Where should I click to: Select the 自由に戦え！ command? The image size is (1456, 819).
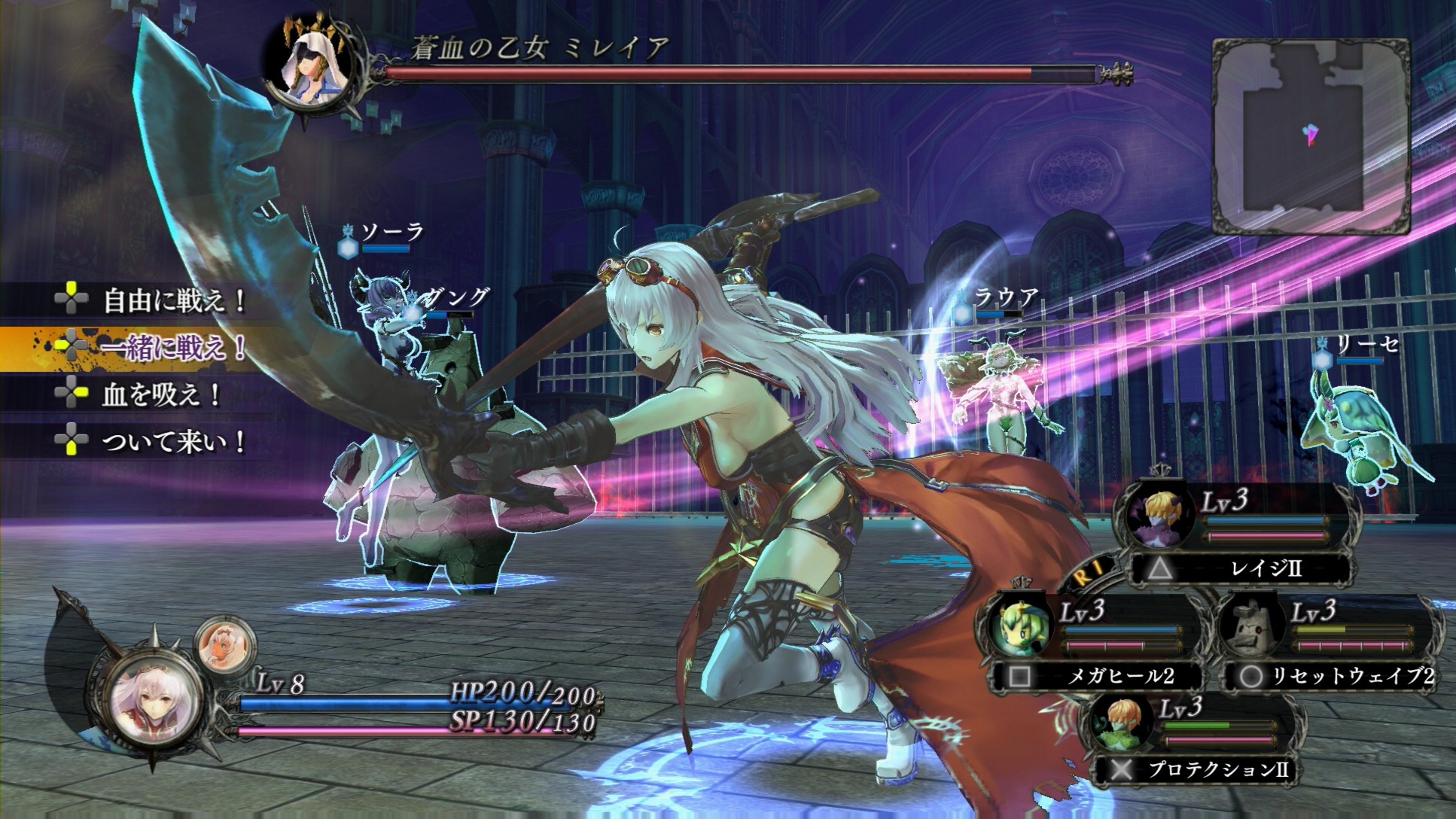pos(173,301)
